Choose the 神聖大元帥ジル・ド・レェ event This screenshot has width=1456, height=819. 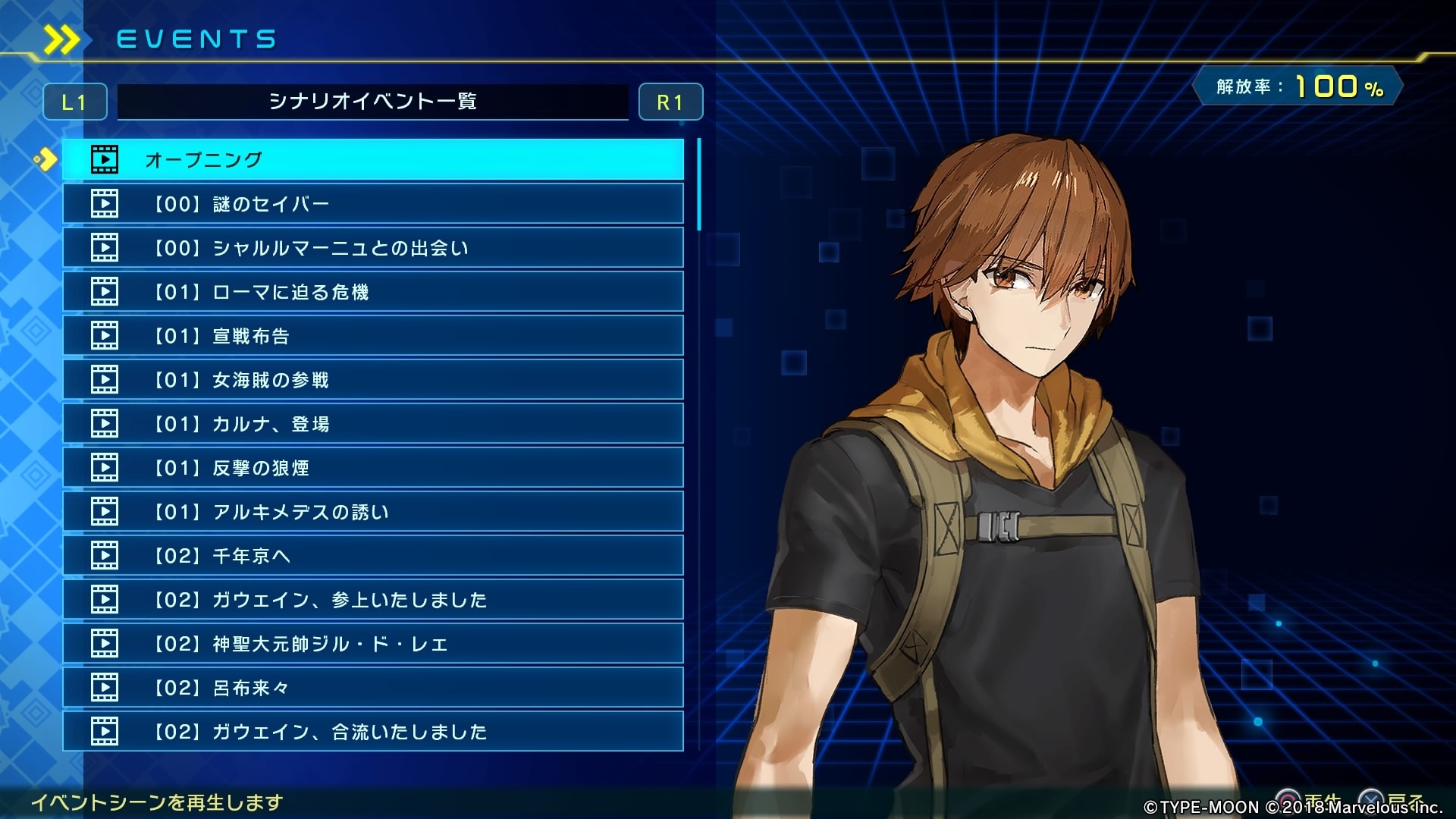[372, 643]
